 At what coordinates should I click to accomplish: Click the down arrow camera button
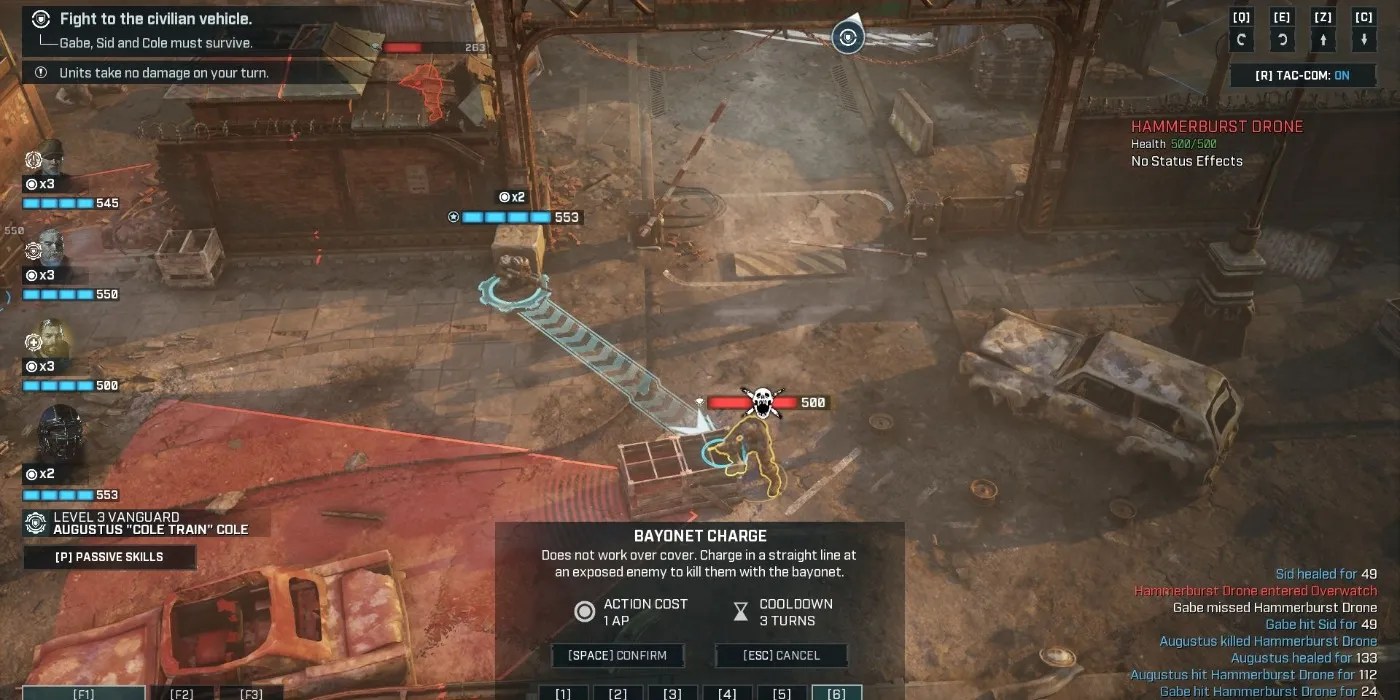pos(1364,40)
